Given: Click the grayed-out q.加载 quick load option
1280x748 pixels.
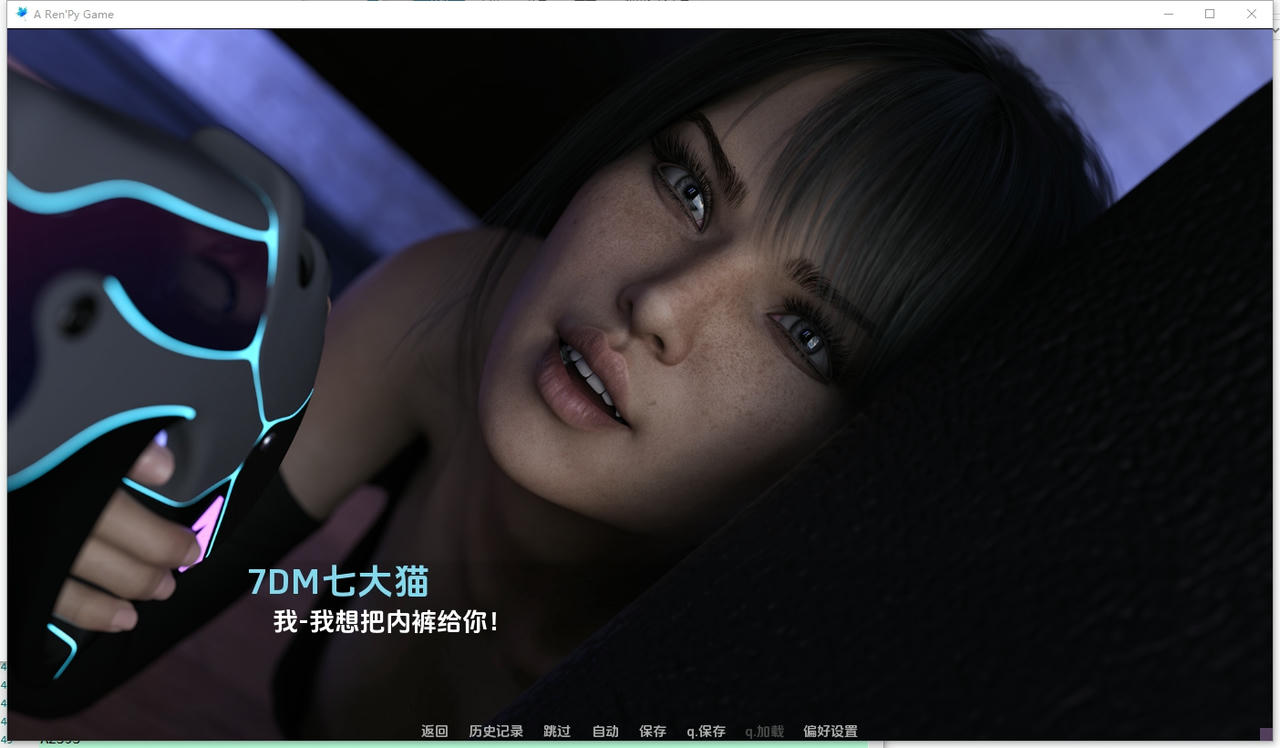Looking at the screenshot, I should tap(763, 731).
